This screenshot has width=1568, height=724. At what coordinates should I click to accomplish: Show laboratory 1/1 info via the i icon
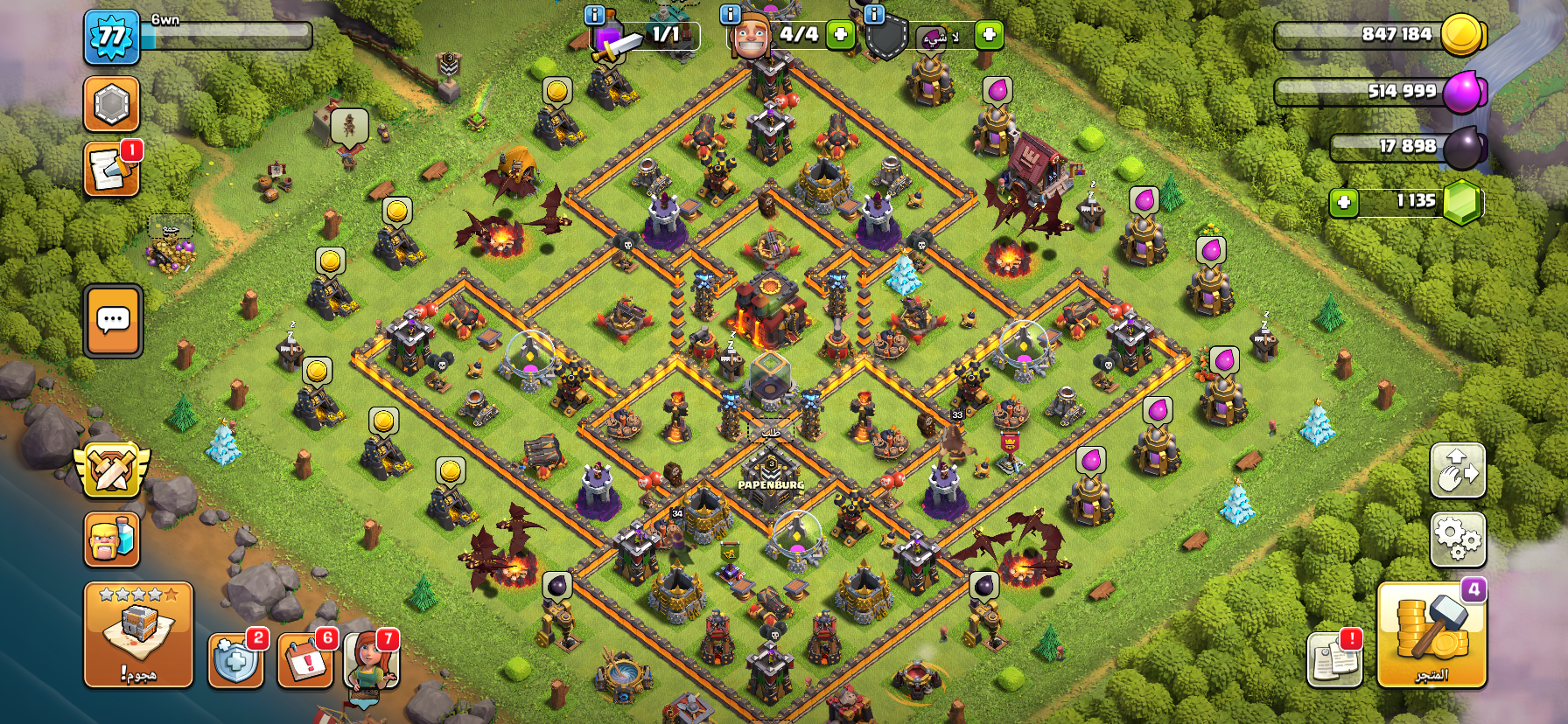(594, 14)
